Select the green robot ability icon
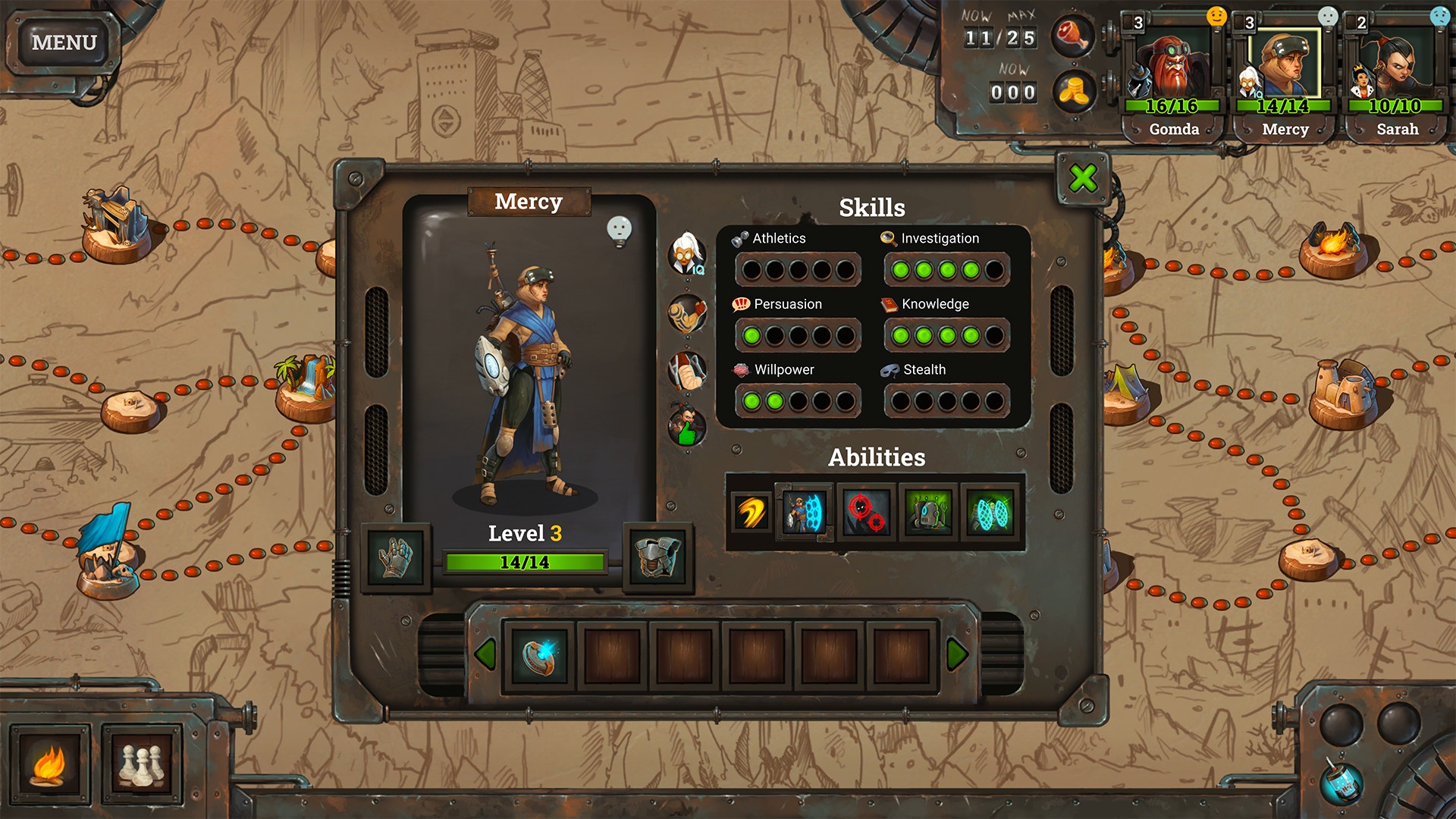This screenshot has height=819, width=1456. [929, 513]
